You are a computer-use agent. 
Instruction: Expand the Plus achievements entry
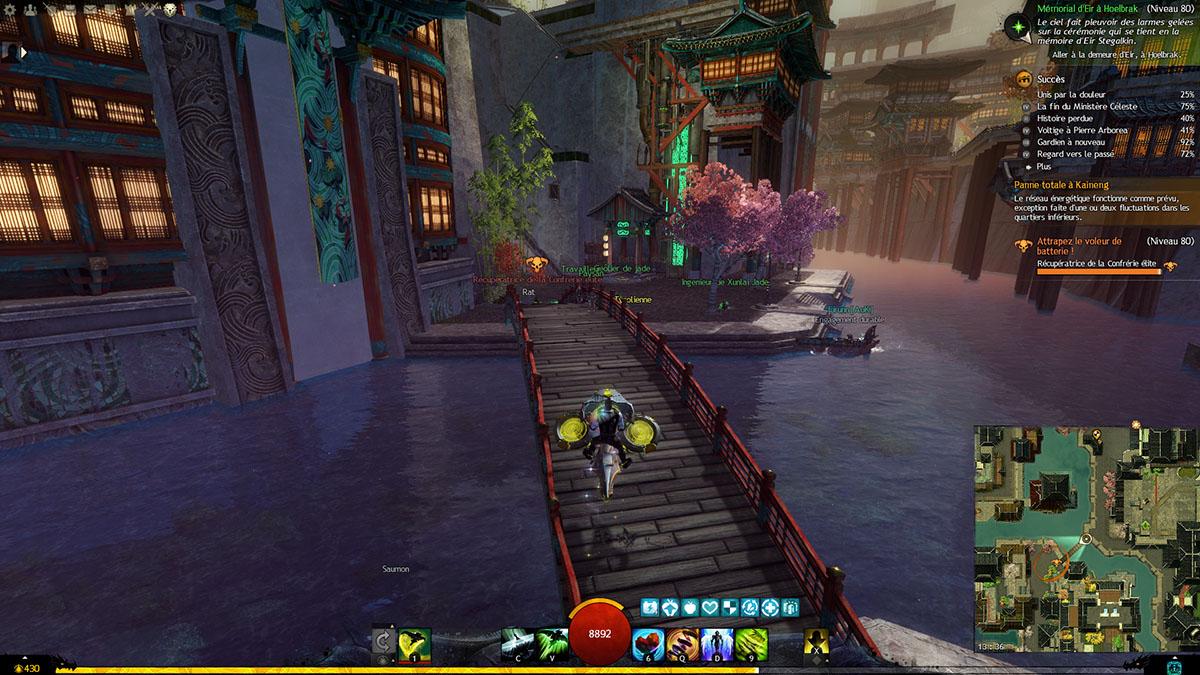(x=1044, y=166)
